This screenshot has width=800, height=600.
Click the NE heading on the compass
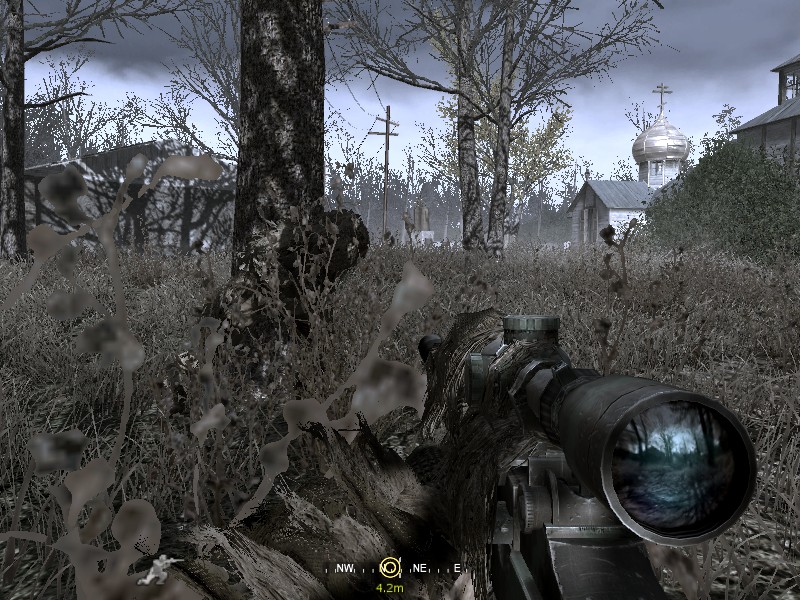coord(419,569)
